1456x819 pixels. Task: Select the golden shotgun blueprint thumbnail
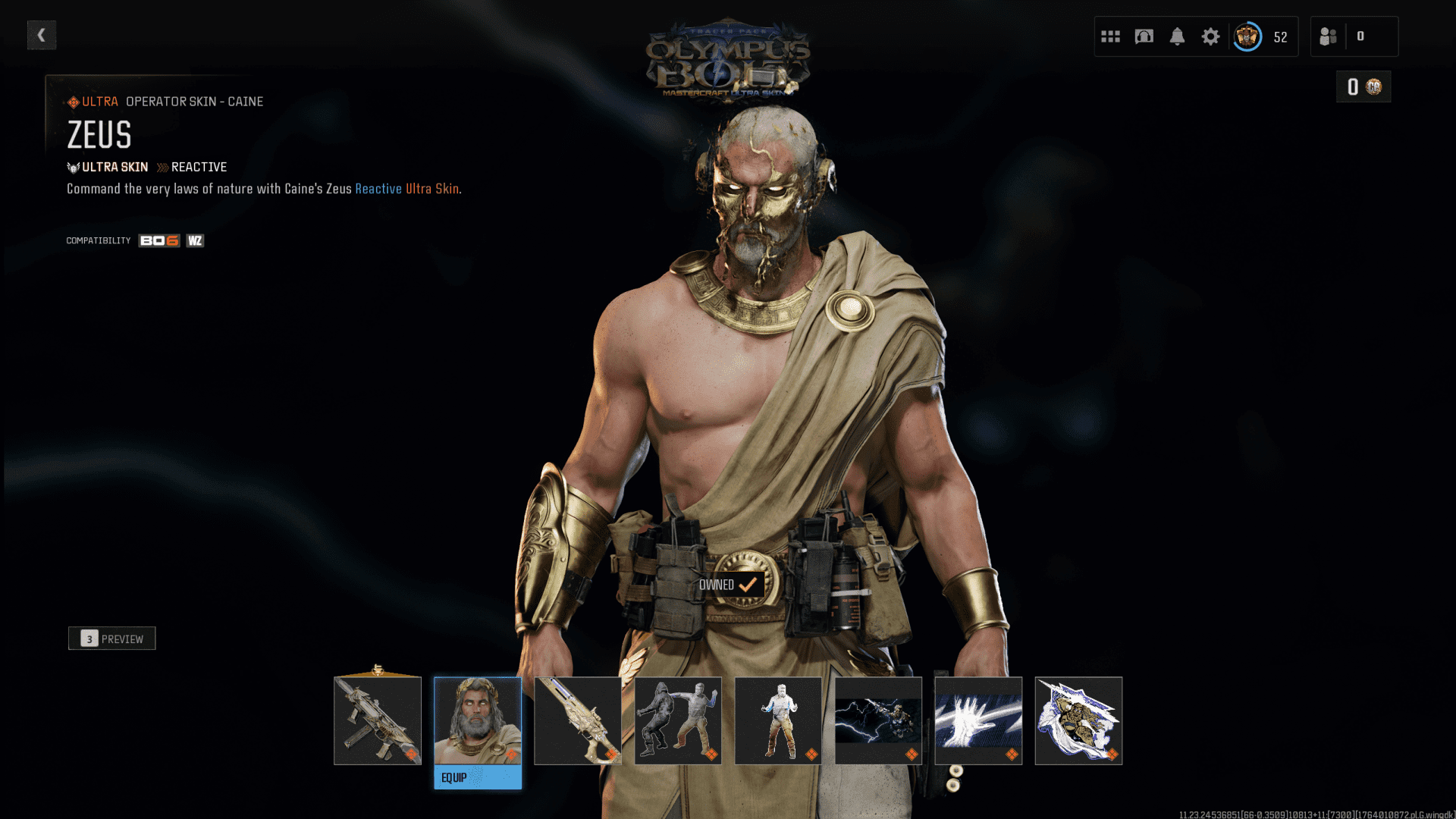[578, 720]
